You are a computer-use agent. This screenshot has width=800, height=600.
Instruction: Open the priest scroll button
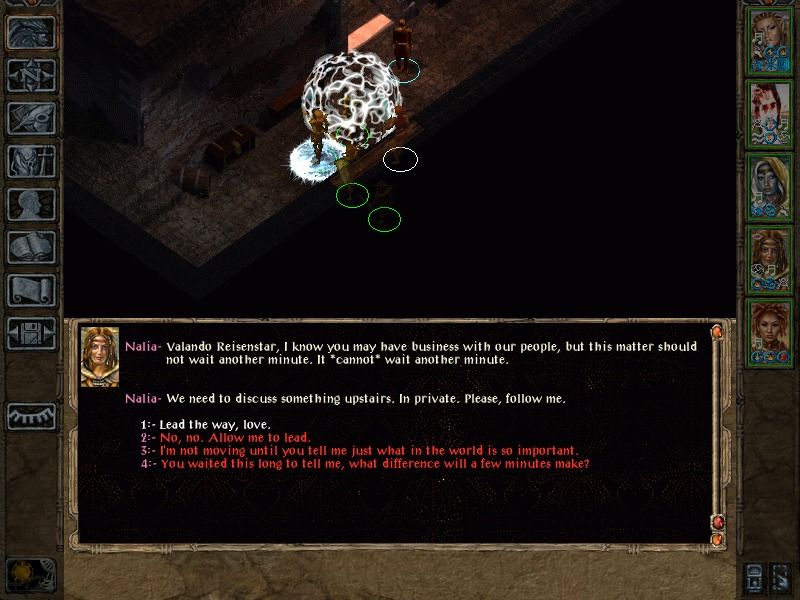pyautogui.click(x=31, y=290)
